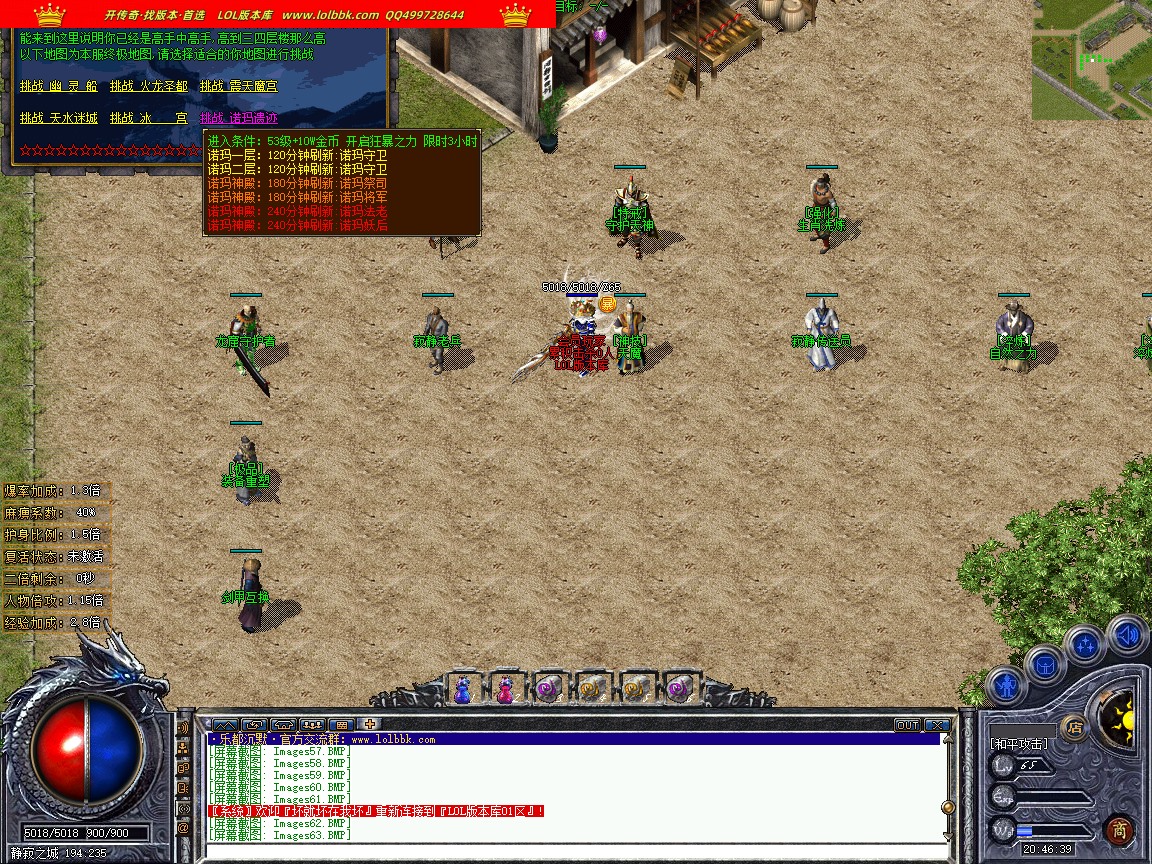
Task: Pick the 挑战 霸天魔宫 challenge link
Action: pyautogui.click(x=238, y=87)
